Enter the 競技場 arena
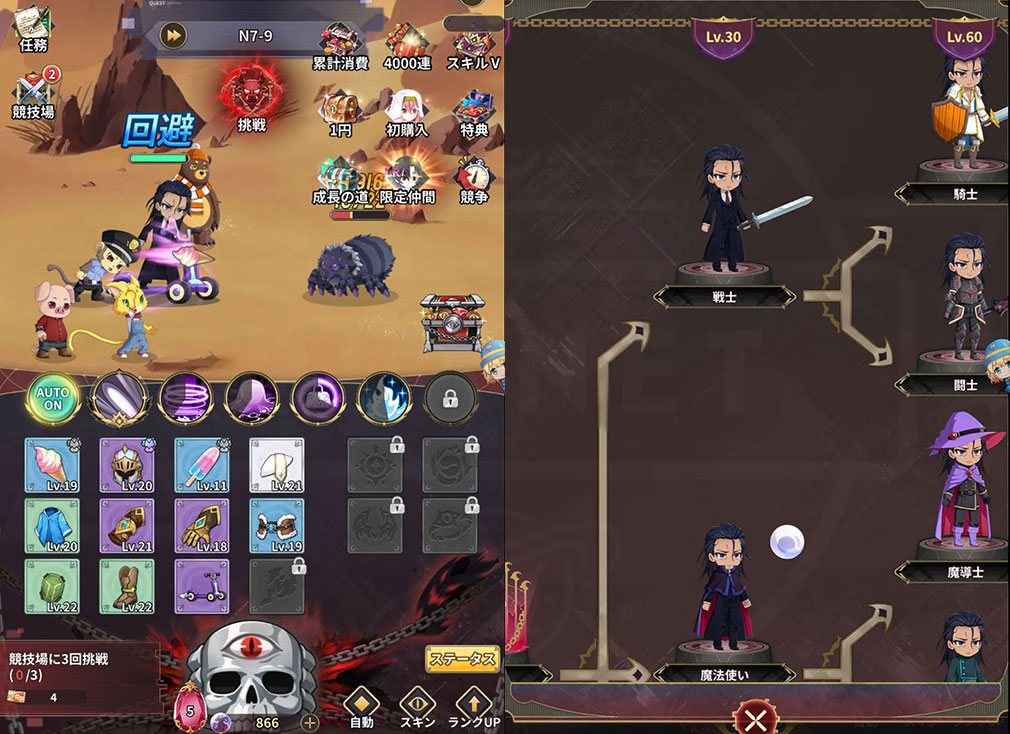Image resolution: width=1010 pixels, height=734 pixels. tap(33, 93)
